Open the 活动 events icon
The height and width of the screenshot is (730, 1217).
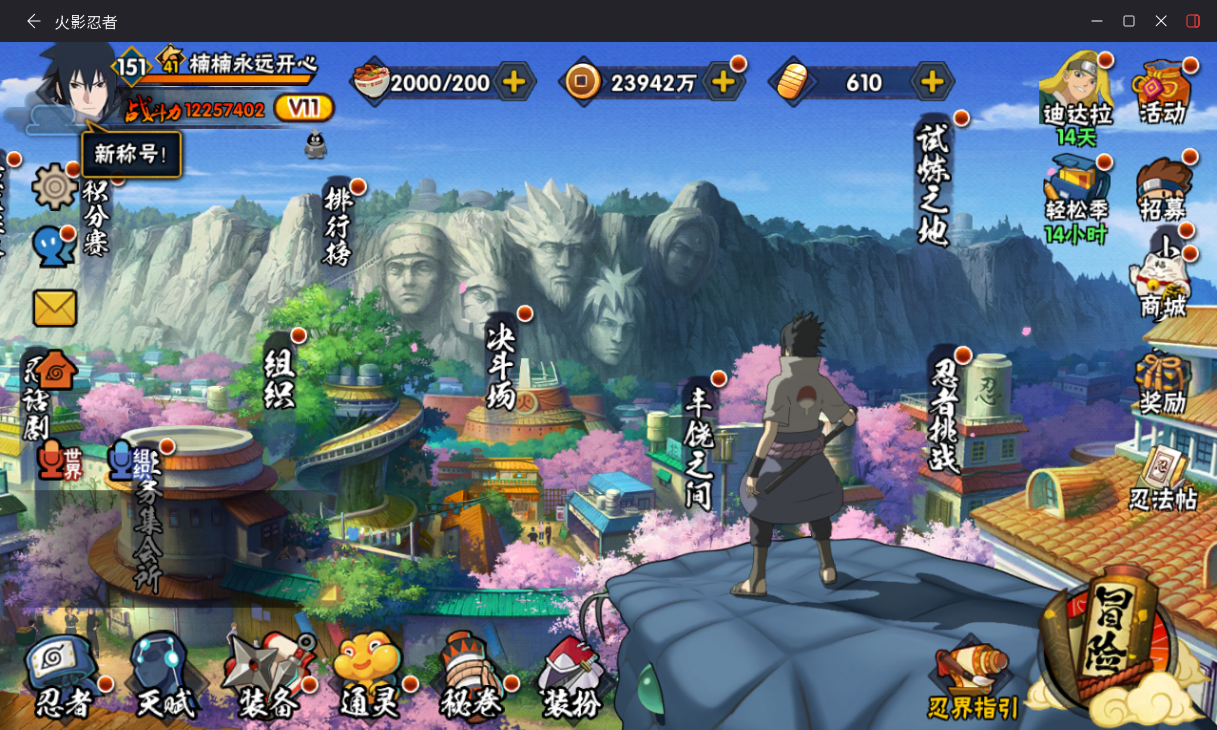click(1162, 90)
